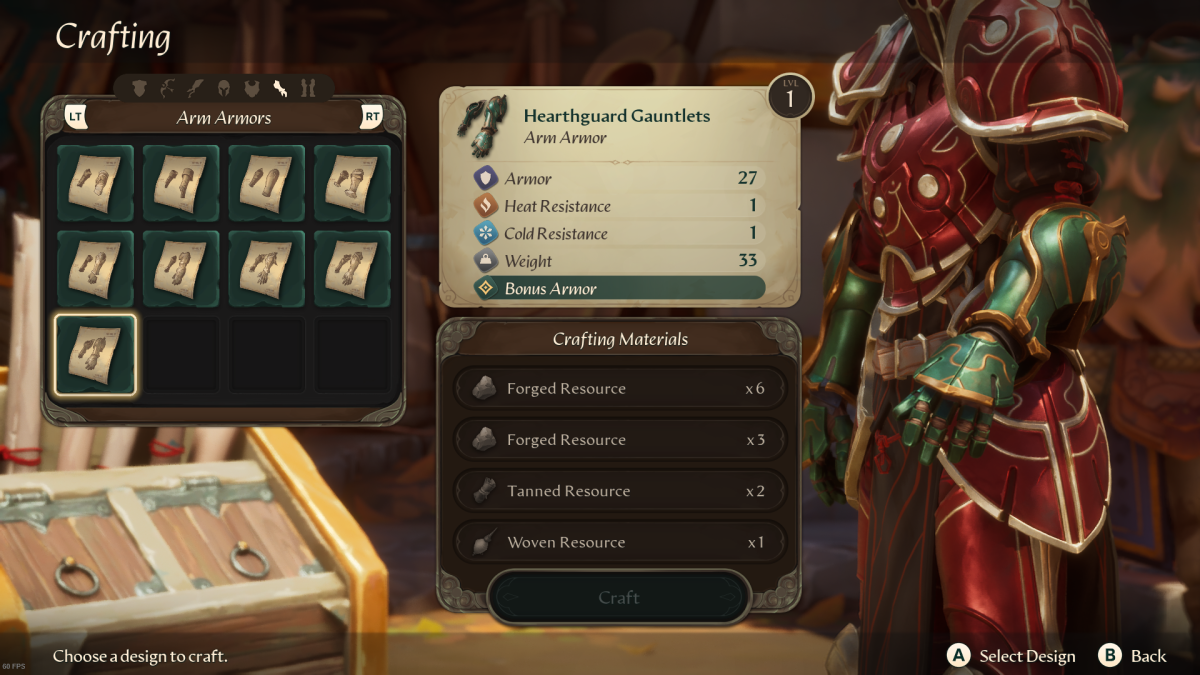The image size is (1200, 675).
Task: Click the Armor stat row
Action: [x=618, y=179]
